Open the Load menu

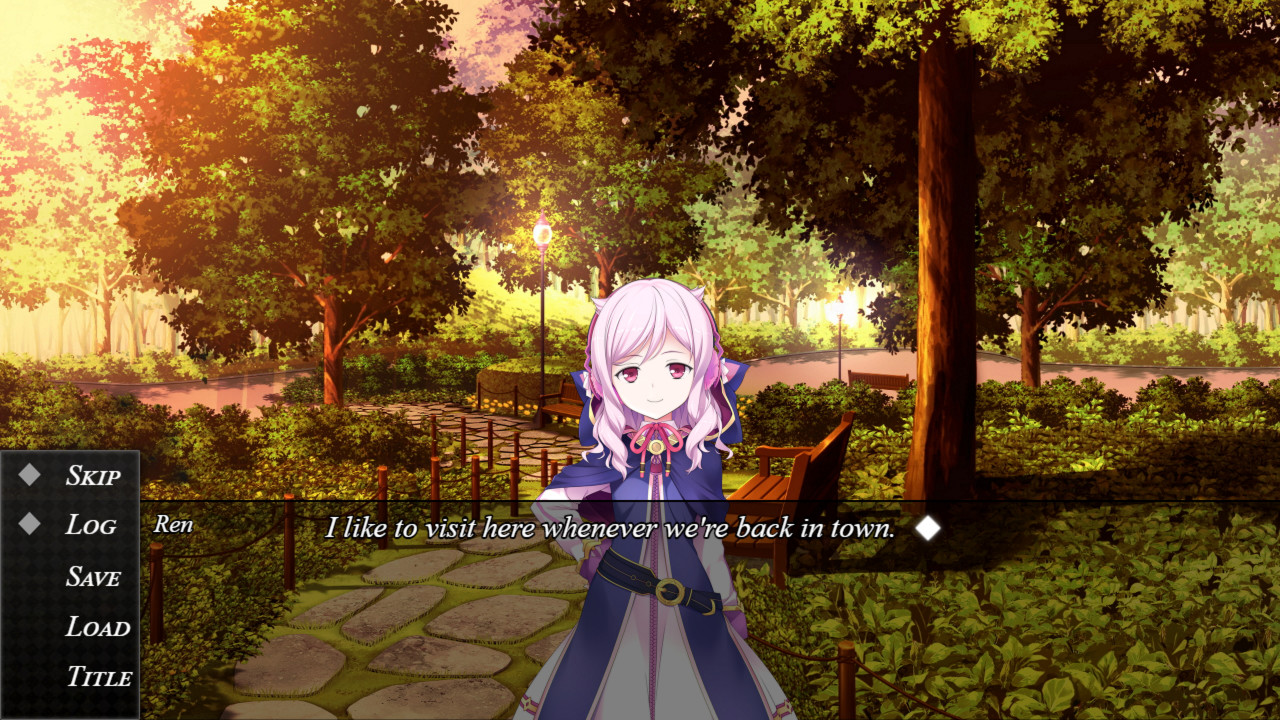pyautogui.click(x=98, y=628)
